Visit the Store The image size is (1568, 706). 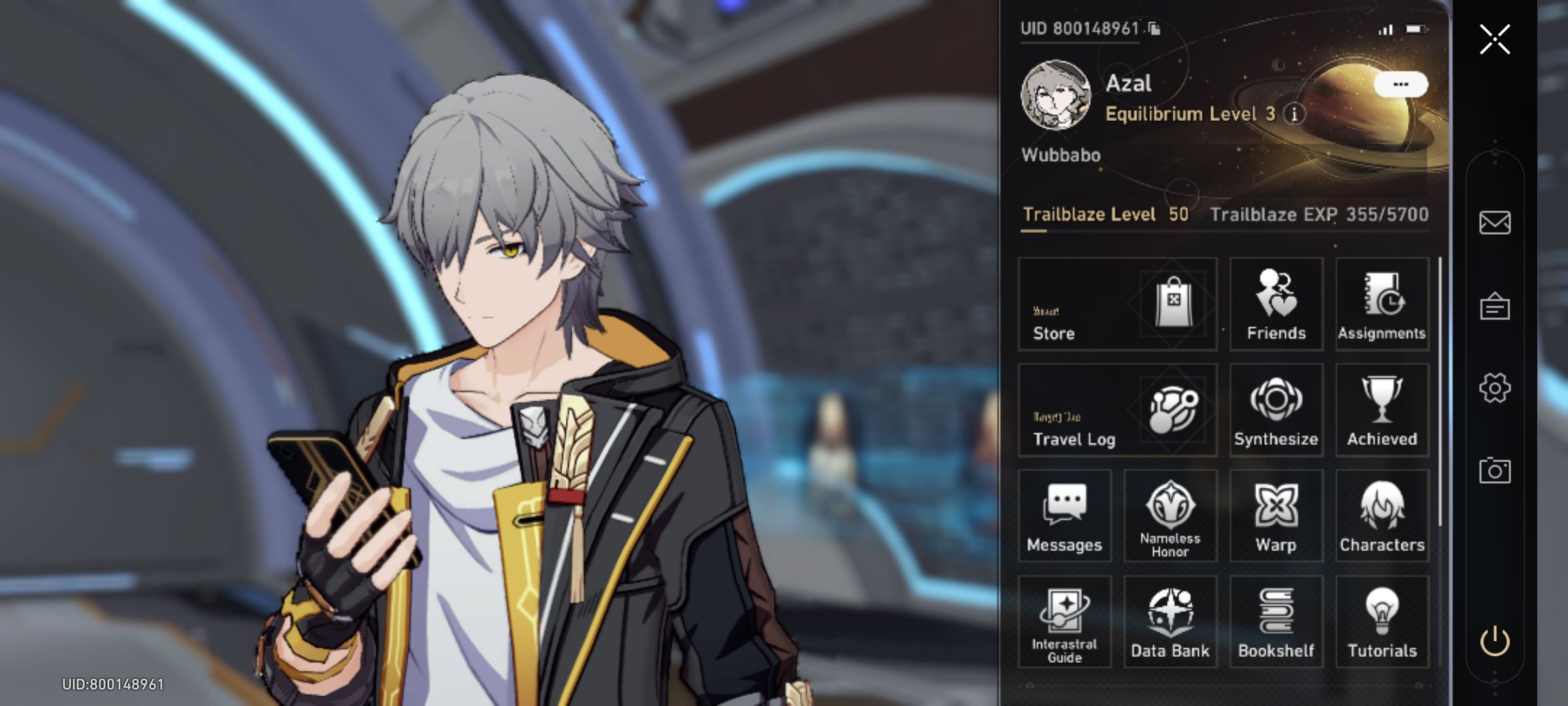point(1117,304)
